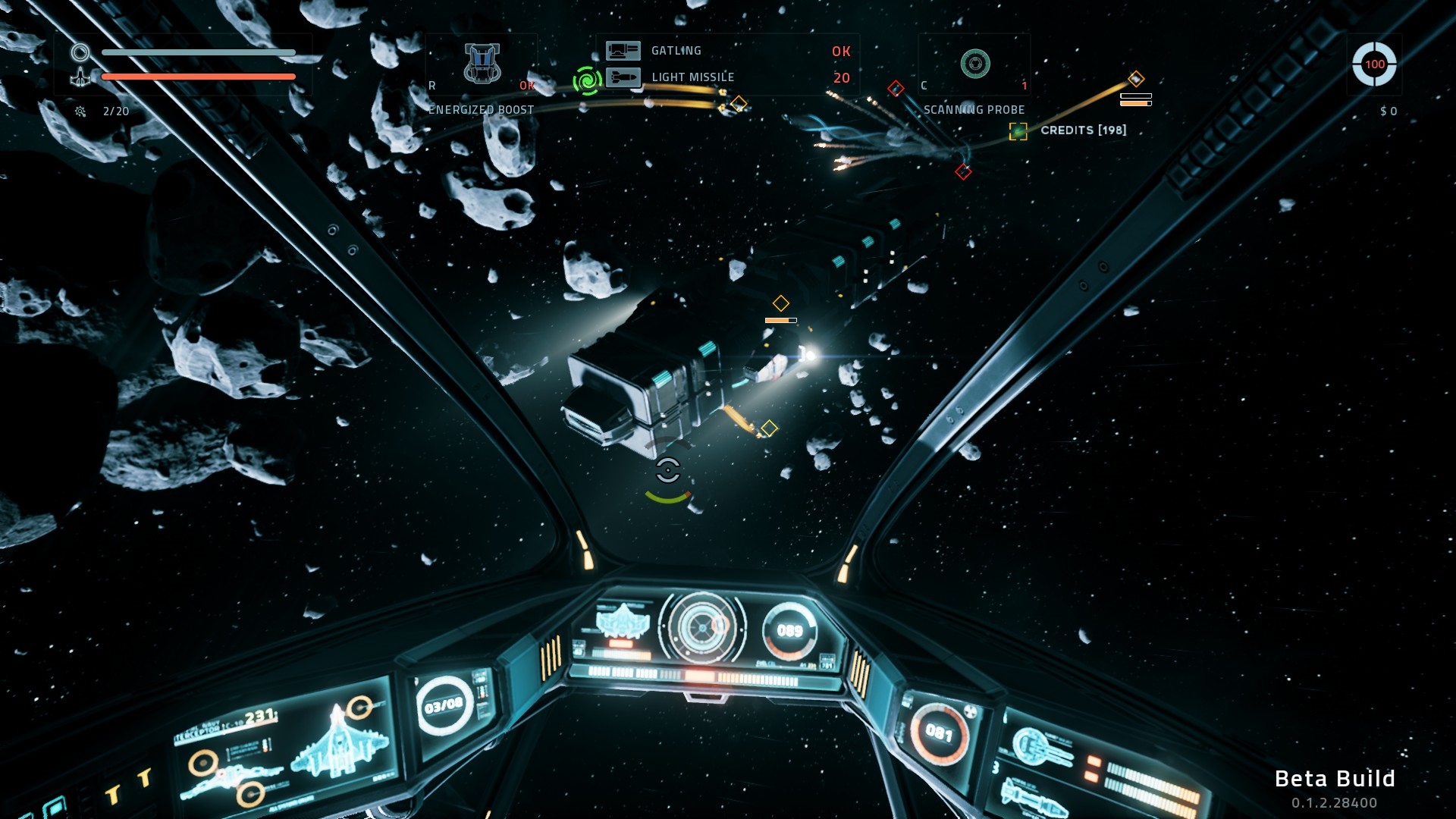This screenshot has height=819, width=1456.
Task: Click the green spiral icon beside the weapons
Action: pos(587,80)
